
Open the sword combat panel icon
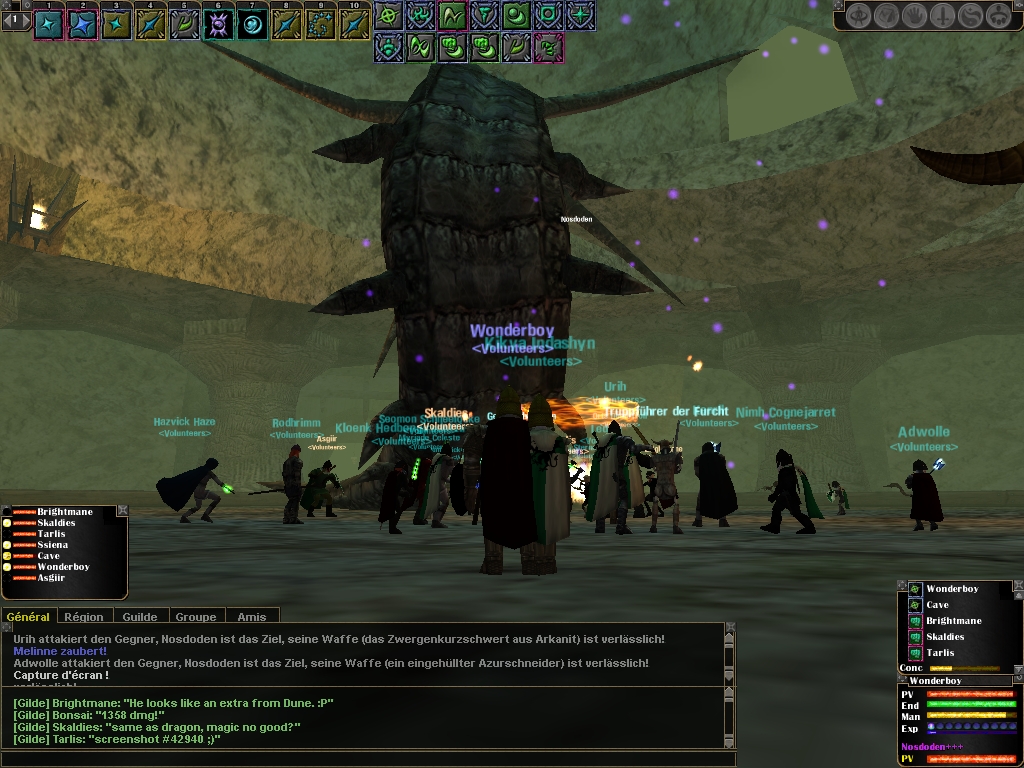(943, 16)
